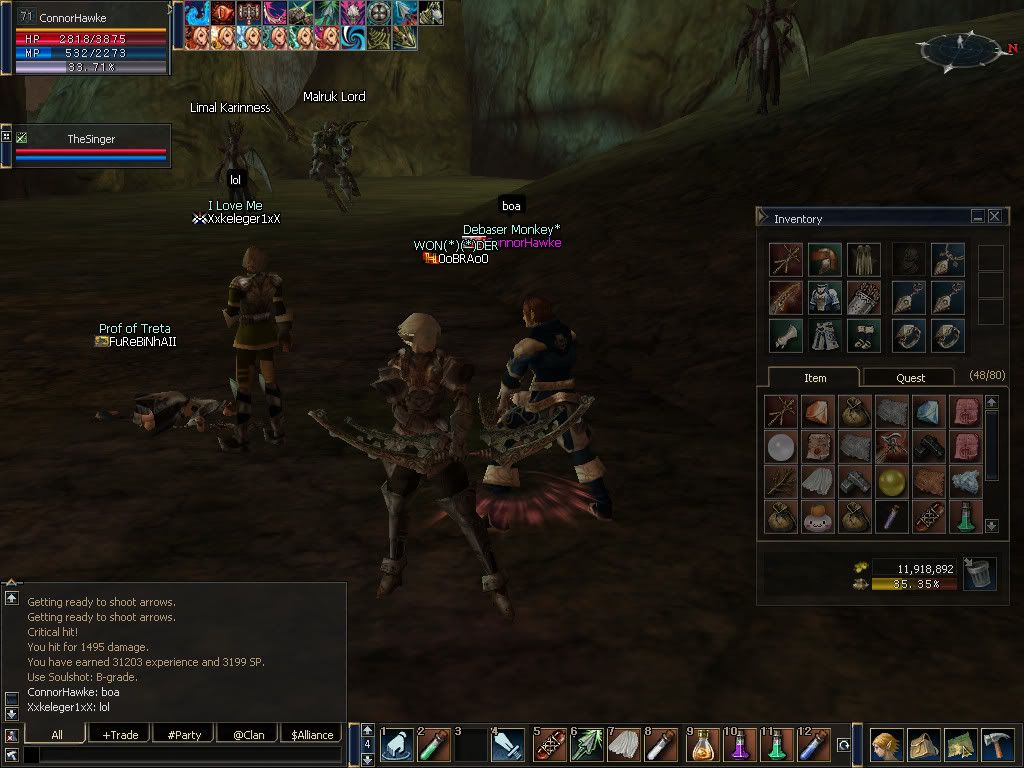Select the Item tab in Inventory
The image size is (1024, 768).
(815, 378)
